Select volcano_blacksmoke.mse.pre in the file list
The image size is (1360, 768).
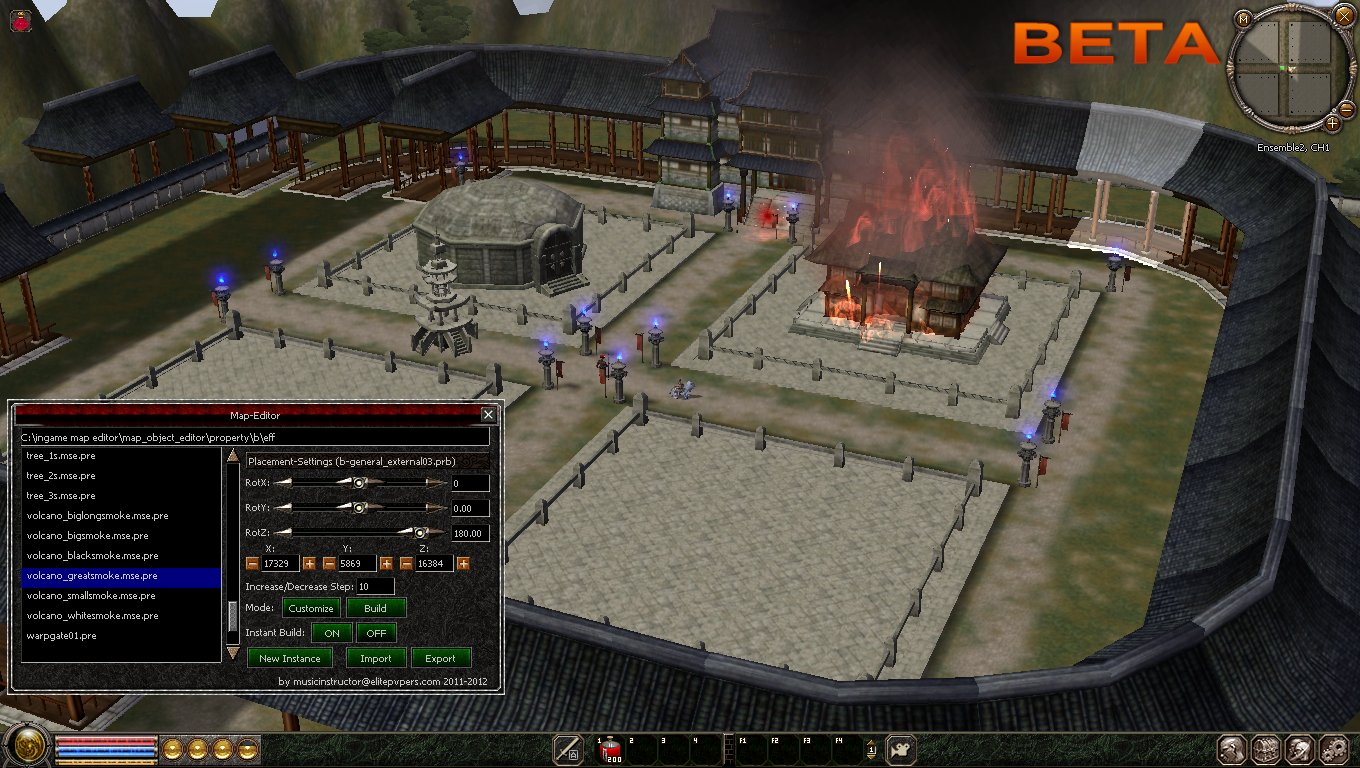click(x=92, y=556)
